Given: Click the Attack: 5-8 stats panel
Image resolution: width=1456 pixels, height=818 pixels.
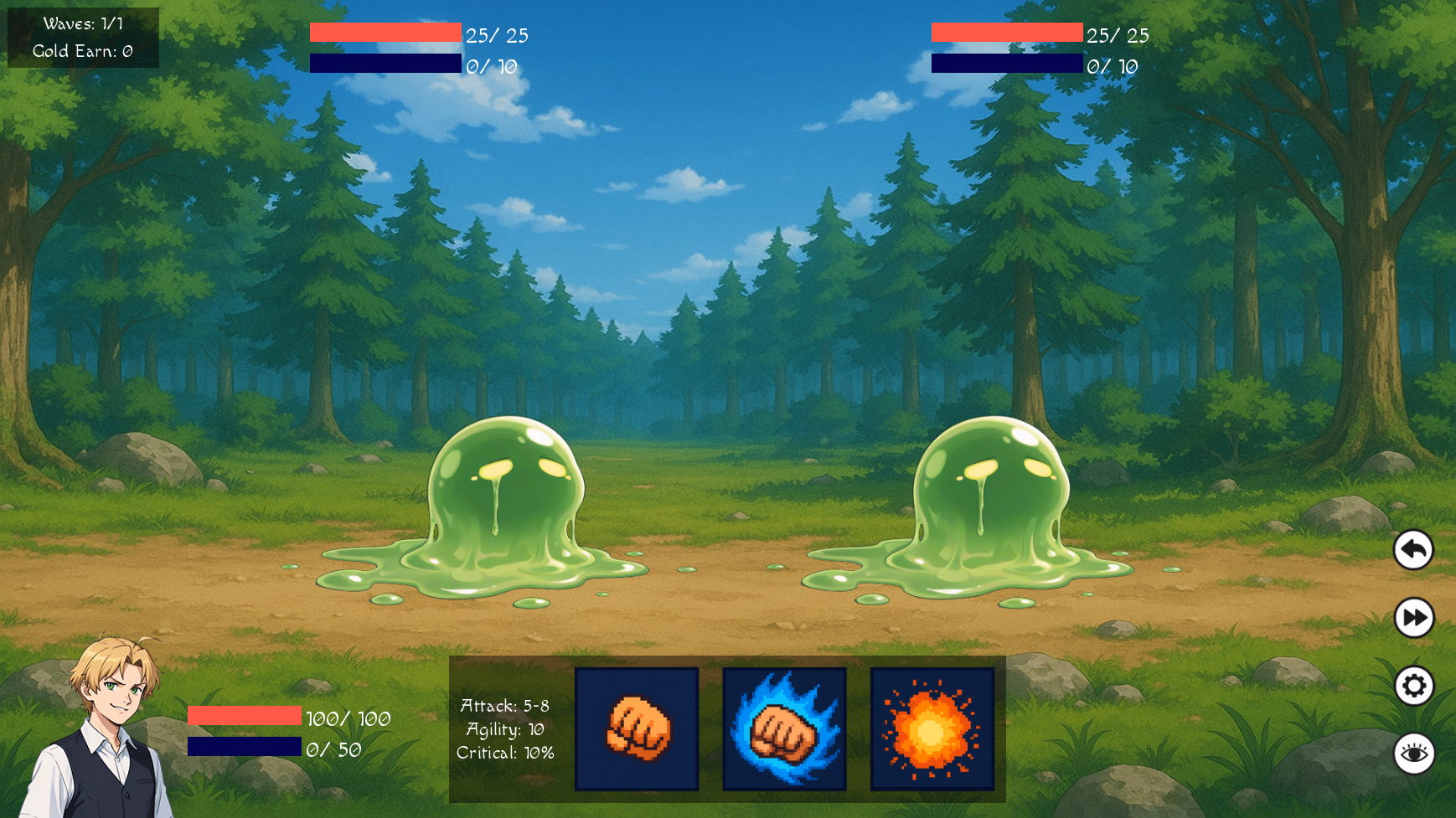Looking at the screenshot, I should pyautogui.click(x=504, y=705).
